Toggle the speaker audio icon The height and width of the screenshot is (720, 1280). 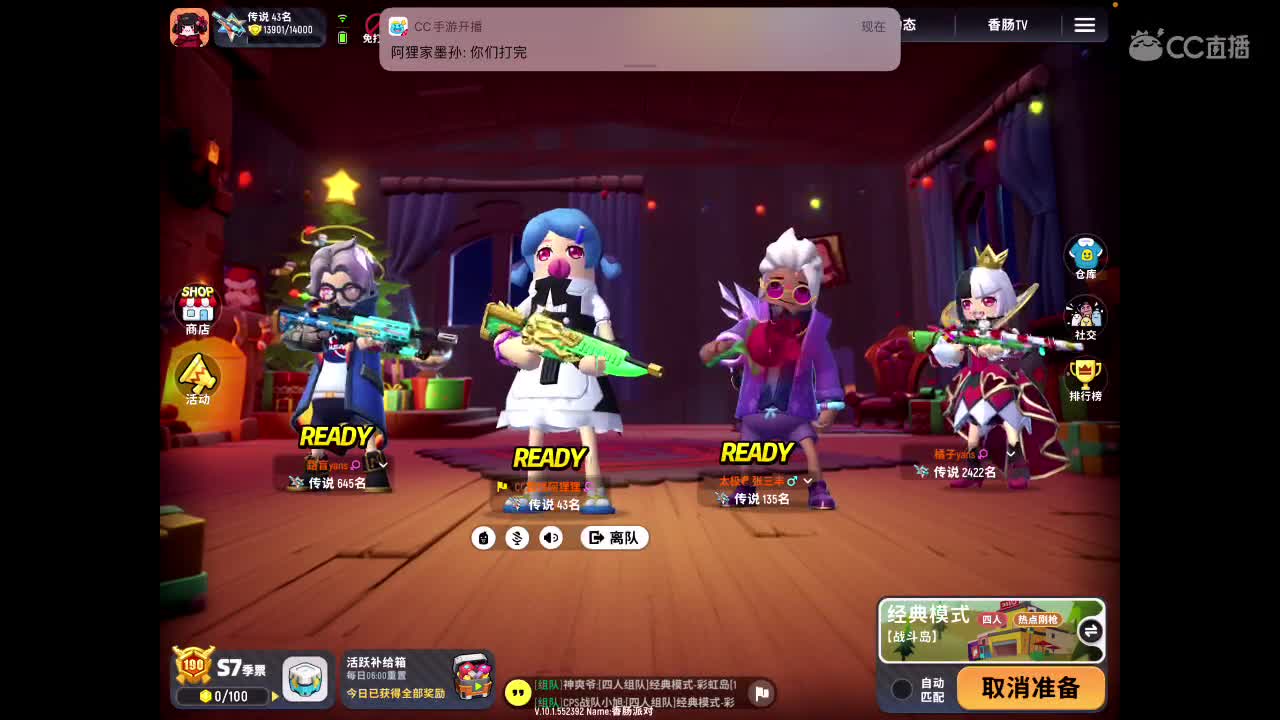[549, 537]
